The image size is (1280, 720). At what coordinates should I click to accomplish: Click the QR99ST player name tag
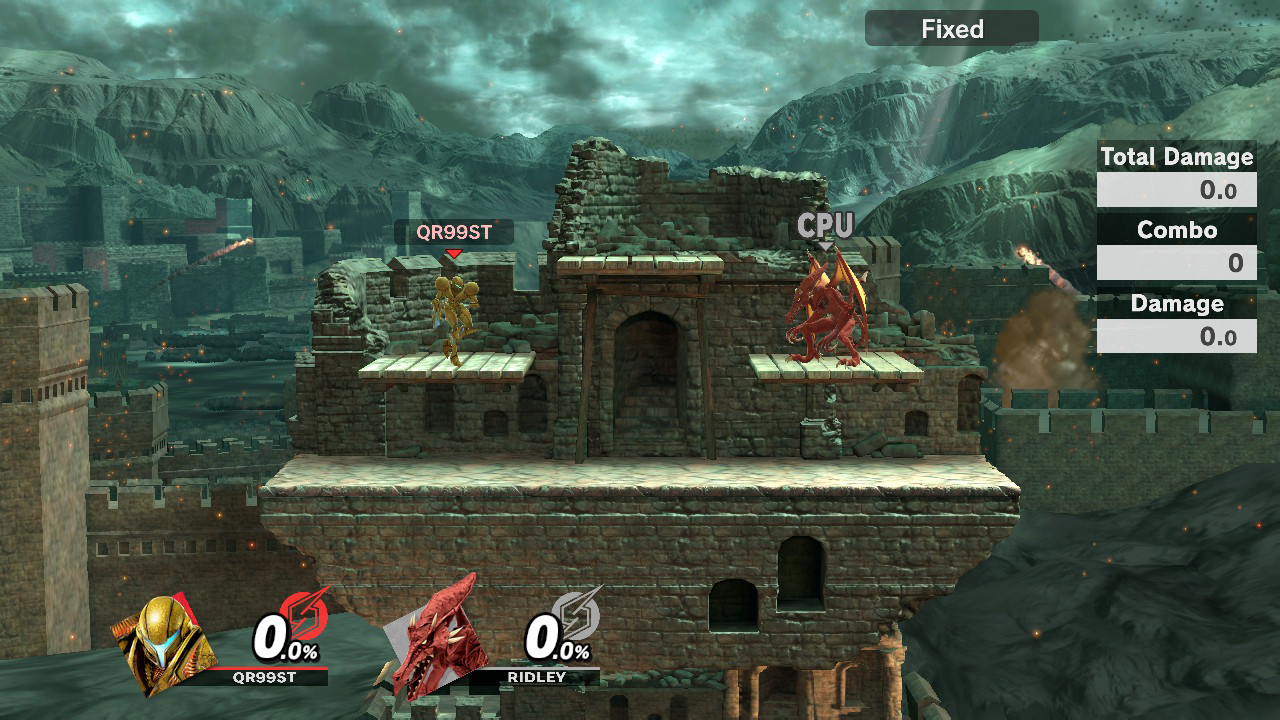453,232
